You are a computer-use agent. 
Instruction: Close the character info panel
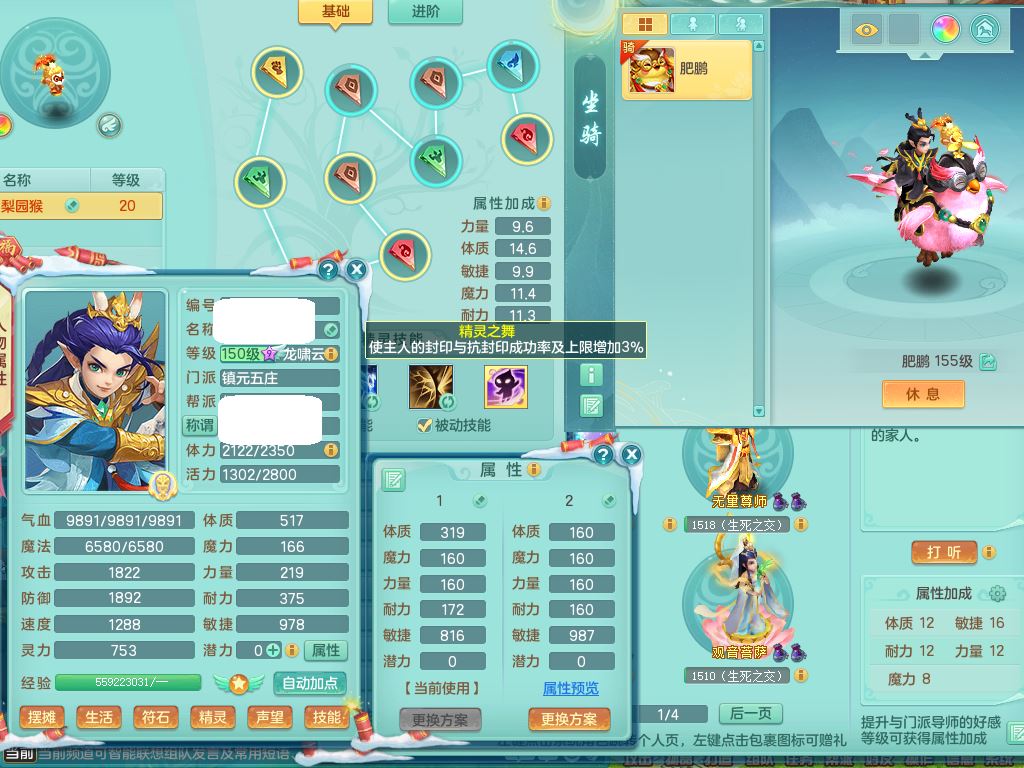[x=356, y=269]
